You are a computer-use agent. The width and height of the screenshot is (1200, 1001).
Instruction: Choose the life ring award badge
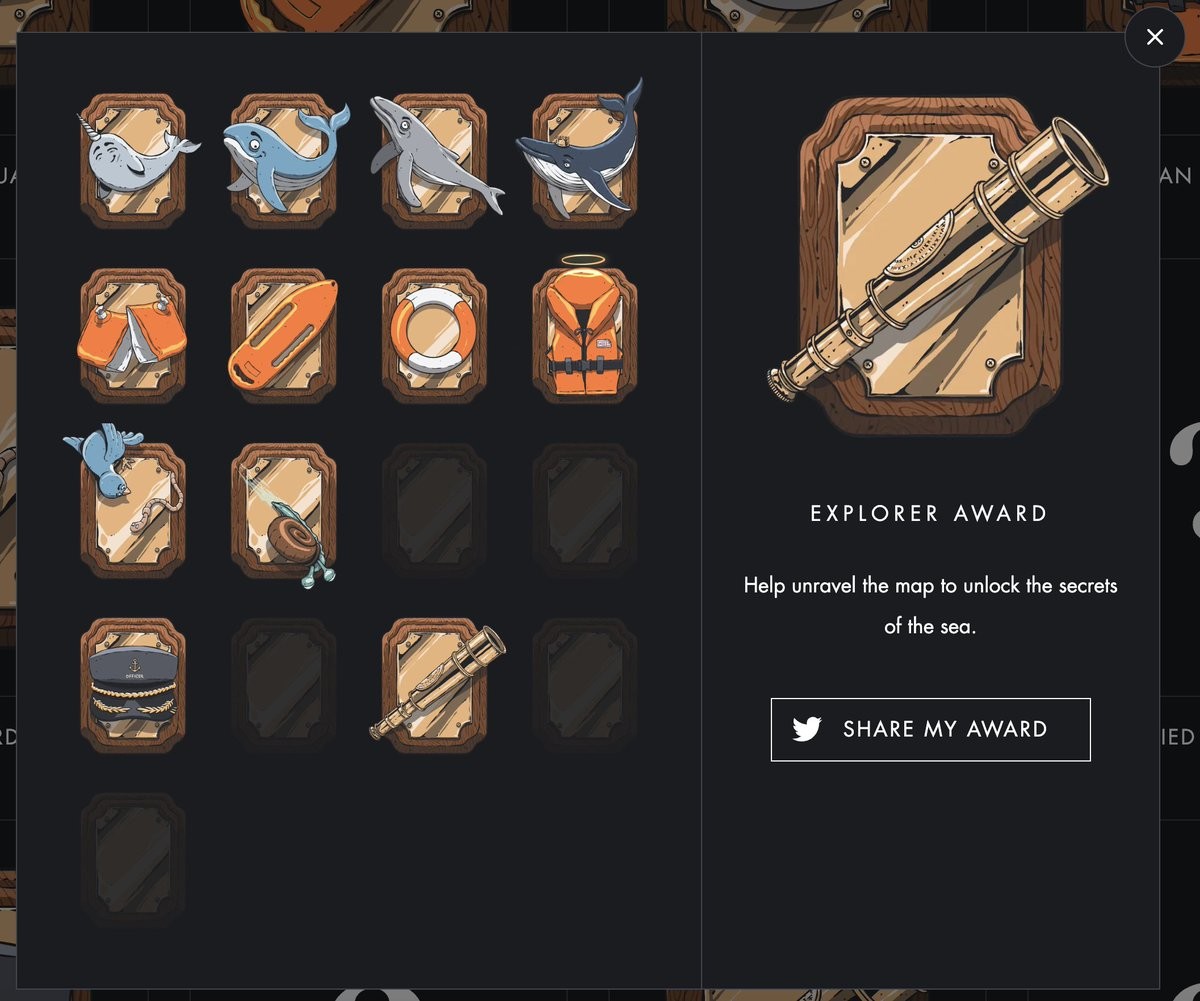coord(435,335)
